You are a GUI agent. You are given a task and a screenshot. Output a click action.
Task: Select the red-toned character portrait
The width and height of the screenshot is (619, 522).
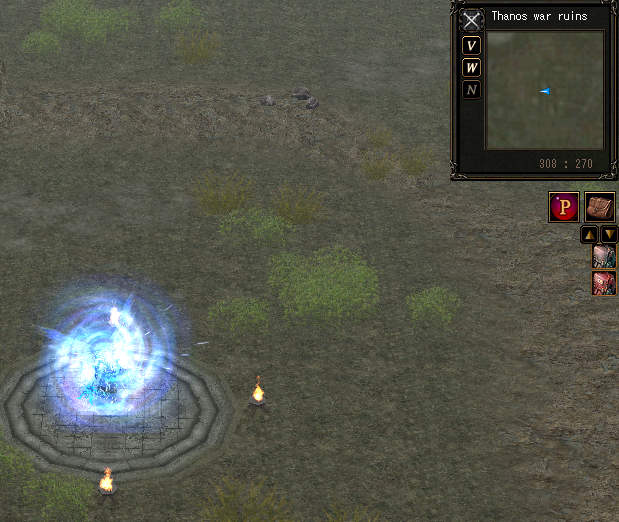pos(604,283)
